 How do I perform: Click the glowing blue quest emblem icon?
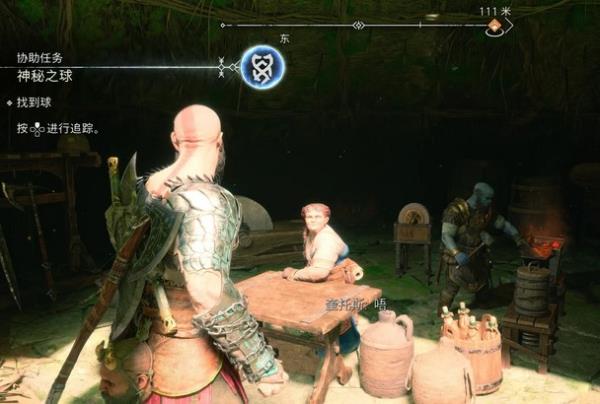262,67
